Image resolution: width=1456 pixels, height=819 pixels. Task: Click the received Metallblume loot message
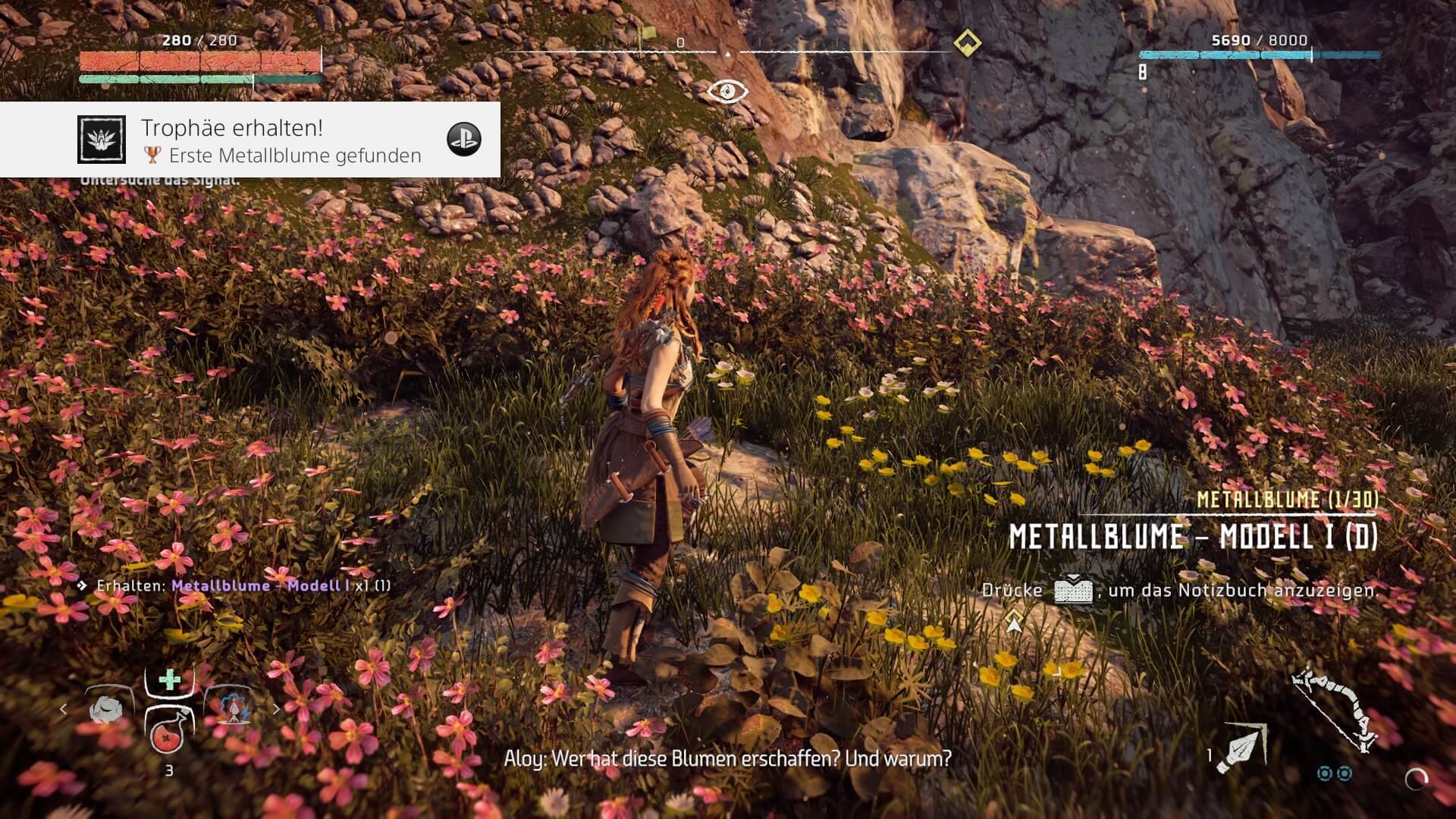tap(243, 585)
